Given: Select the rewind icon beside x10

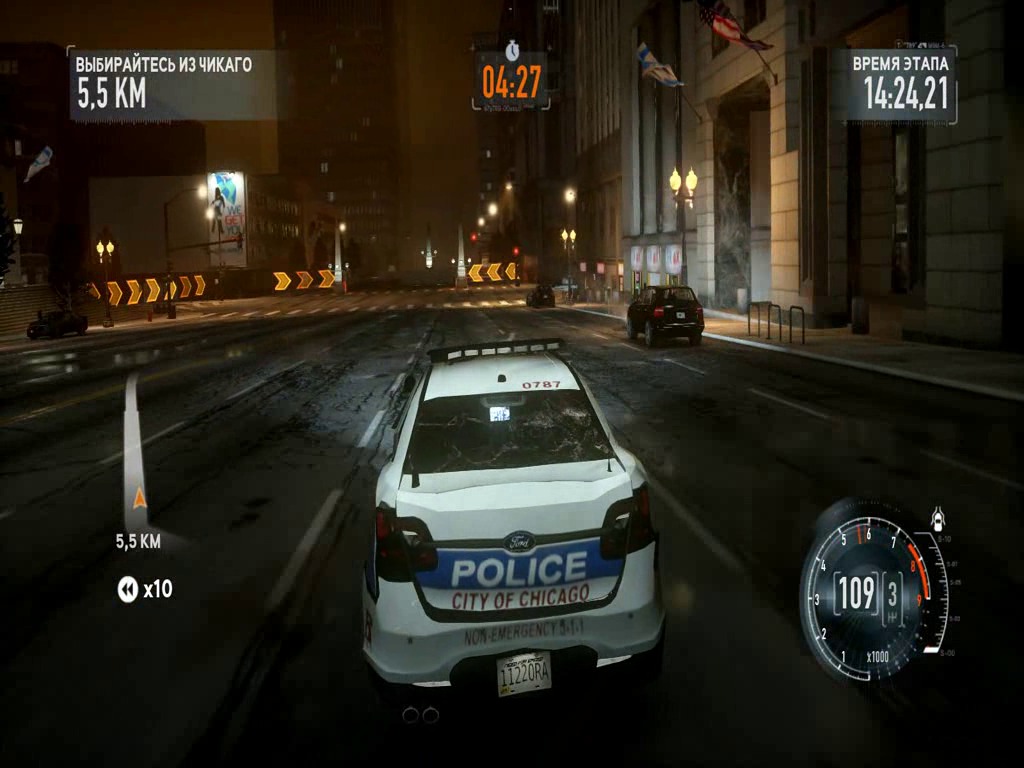Looking at the screenshot, I should coord(127,590).
